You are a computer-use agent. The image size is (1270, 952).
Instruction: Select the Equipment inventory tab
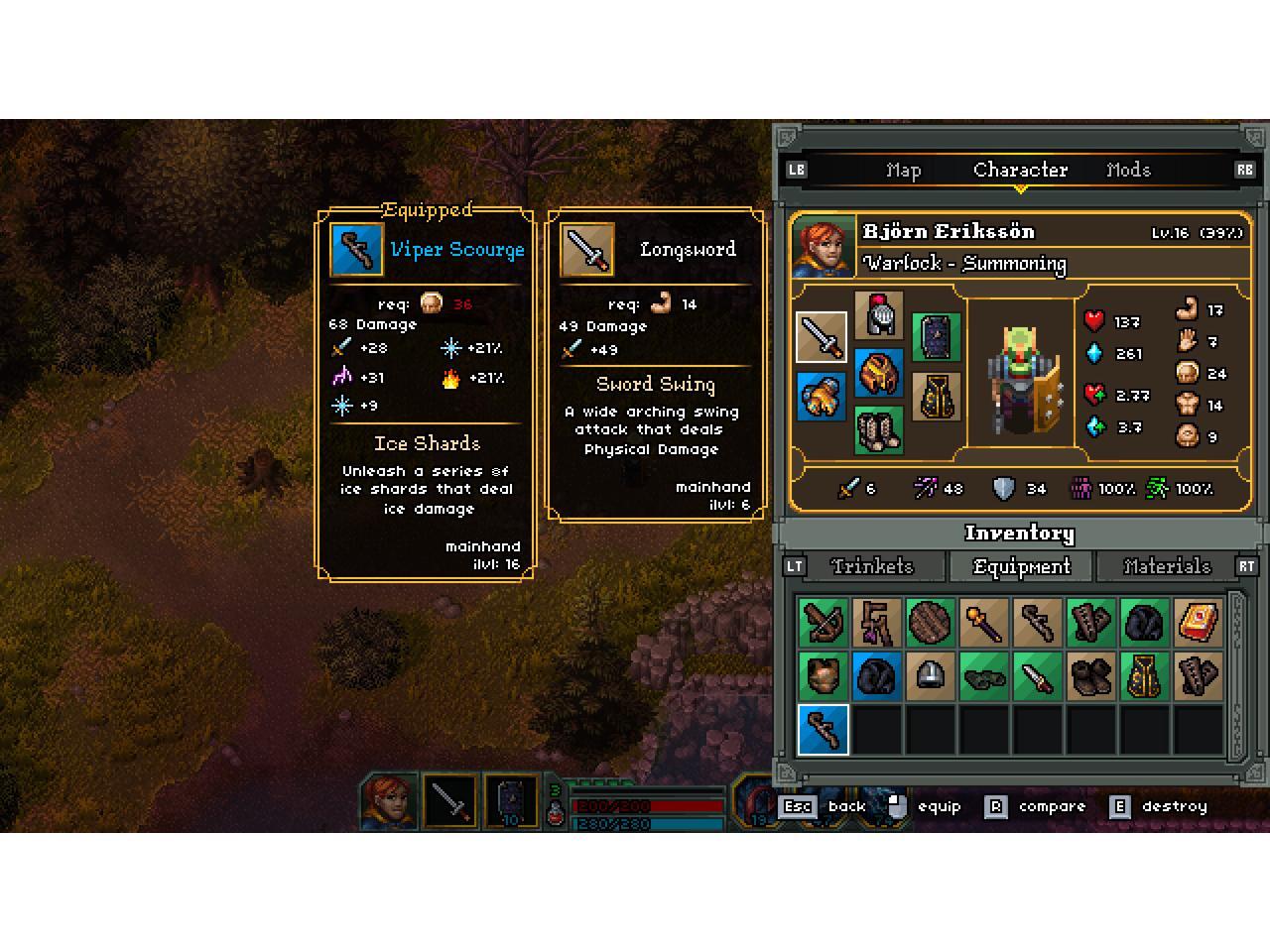click(x=1021, y=566)
